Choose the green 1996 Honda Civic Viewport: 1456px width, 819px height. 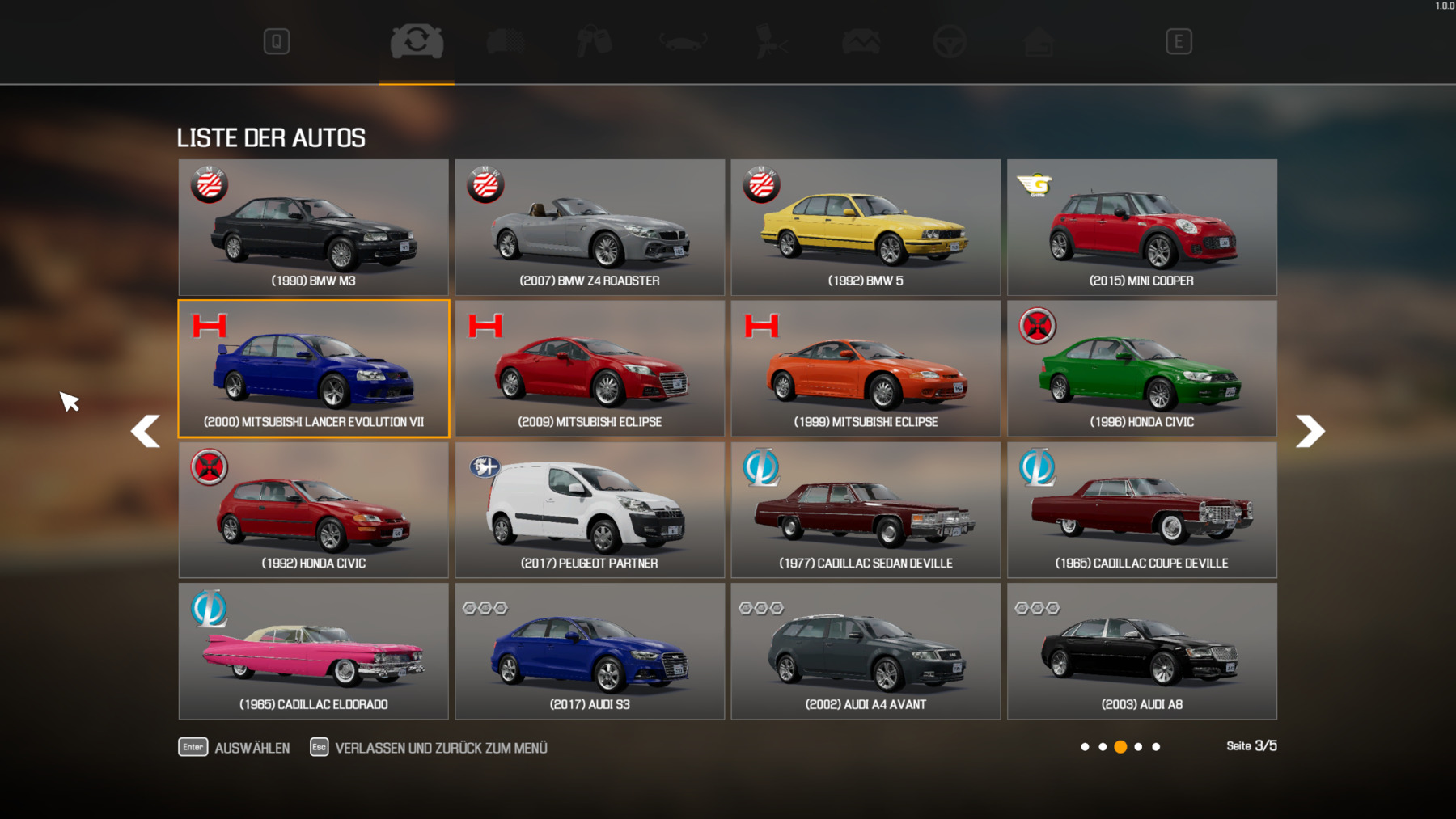click(1141, 369)
